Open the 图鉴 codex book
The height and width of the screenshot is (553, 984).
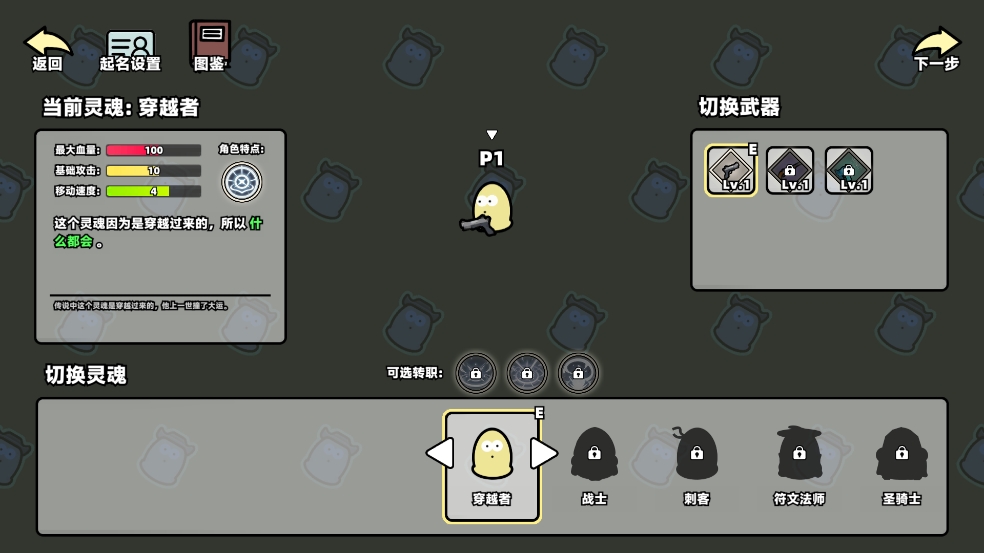(x=210, y=46)
